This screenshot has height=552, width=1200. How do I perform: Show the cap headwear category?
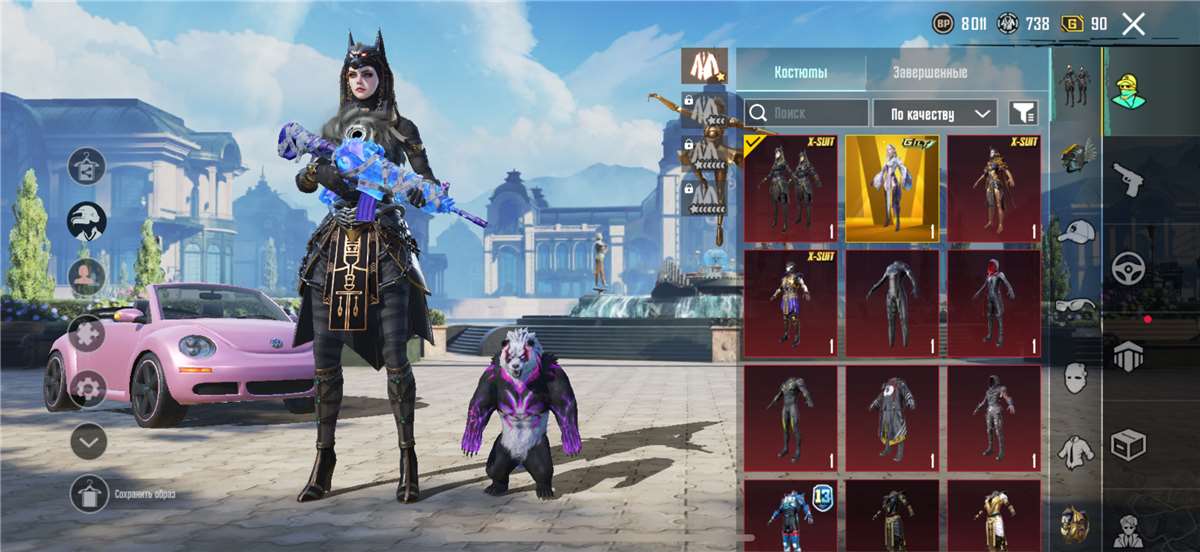(1075, 232)
